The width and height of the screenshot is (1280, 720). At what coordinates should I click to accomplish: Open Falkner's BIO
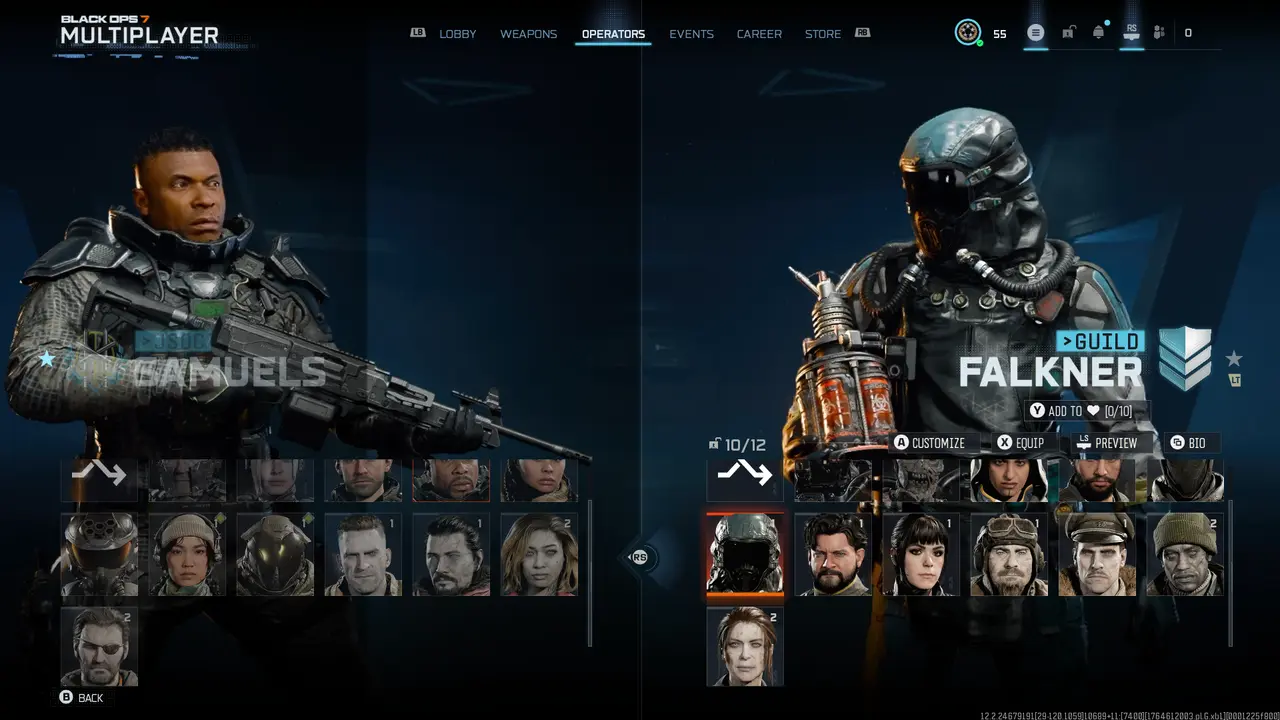[x=1190, y=442]
